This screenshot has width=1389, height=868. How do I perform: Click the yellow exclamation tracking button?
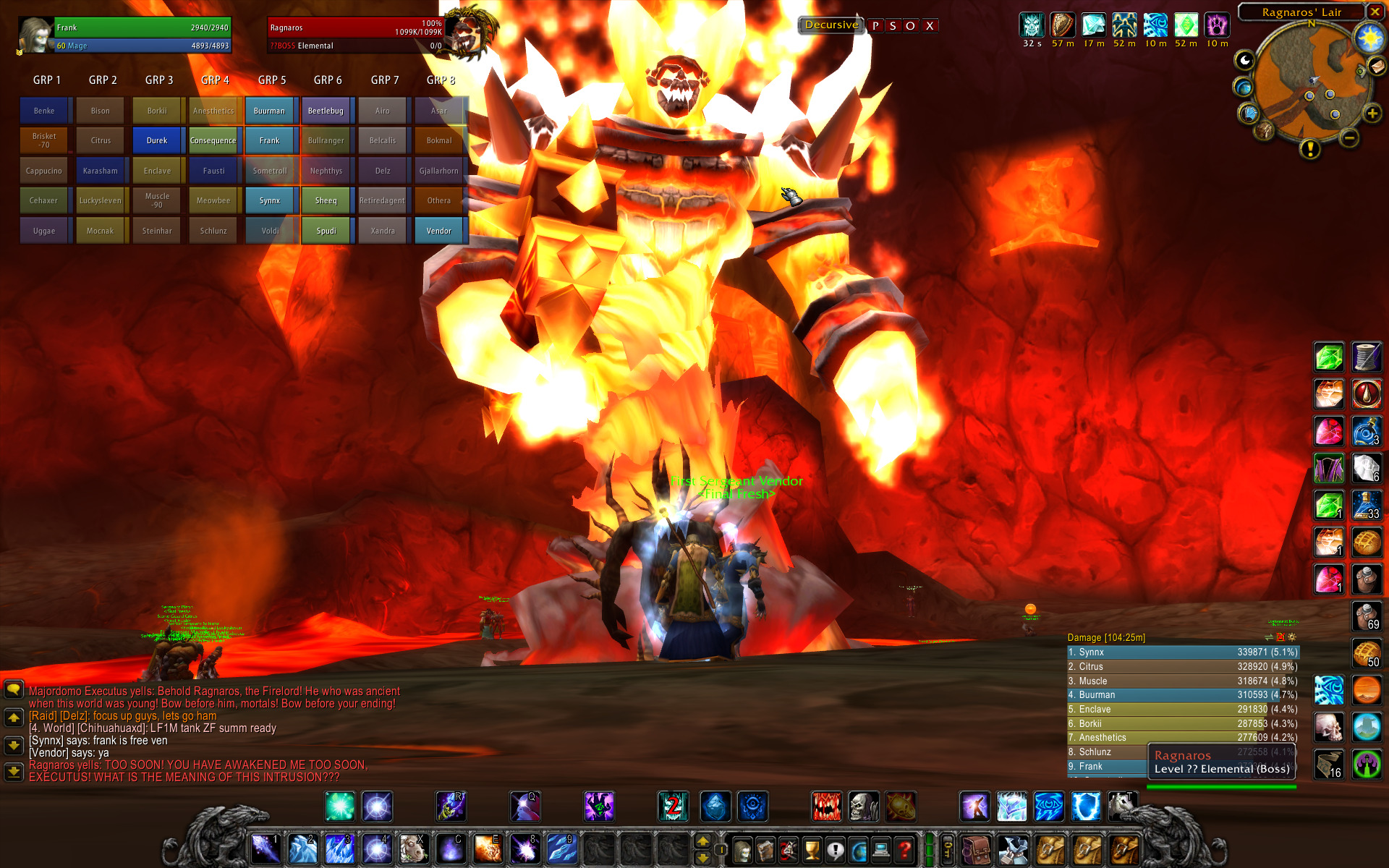pos(1310,149)
